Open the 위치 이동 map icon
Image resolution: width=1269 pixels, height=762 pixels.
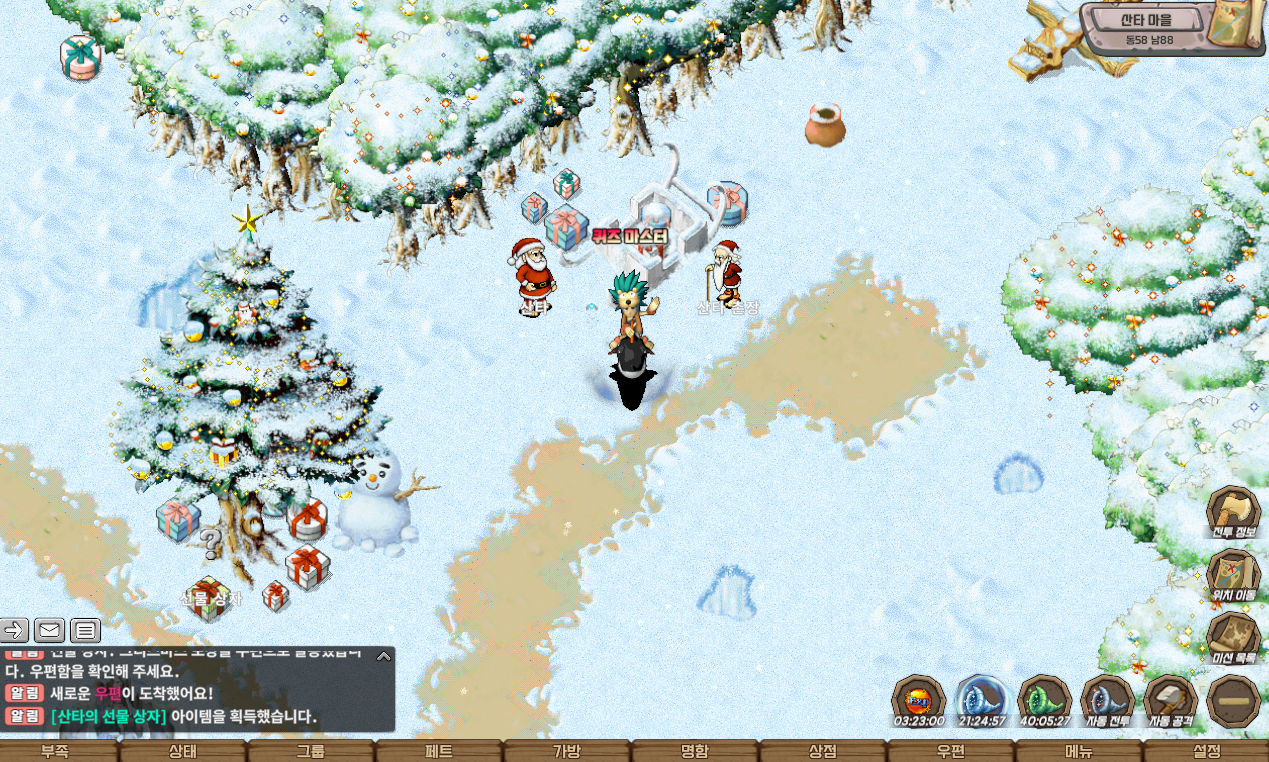[1233, 574]
